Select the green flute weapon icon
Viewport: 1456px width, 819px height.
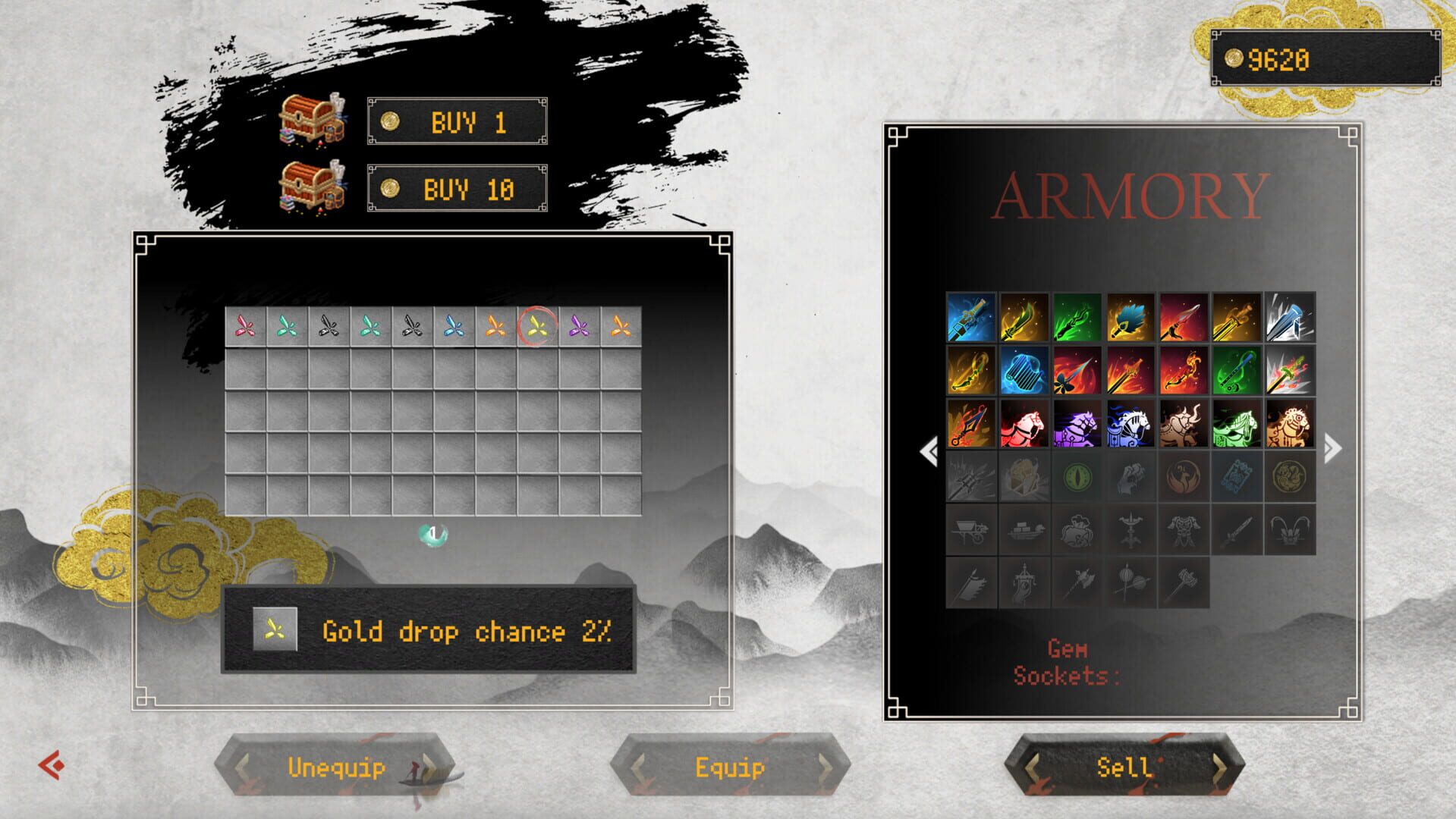tap(1237, 372)
